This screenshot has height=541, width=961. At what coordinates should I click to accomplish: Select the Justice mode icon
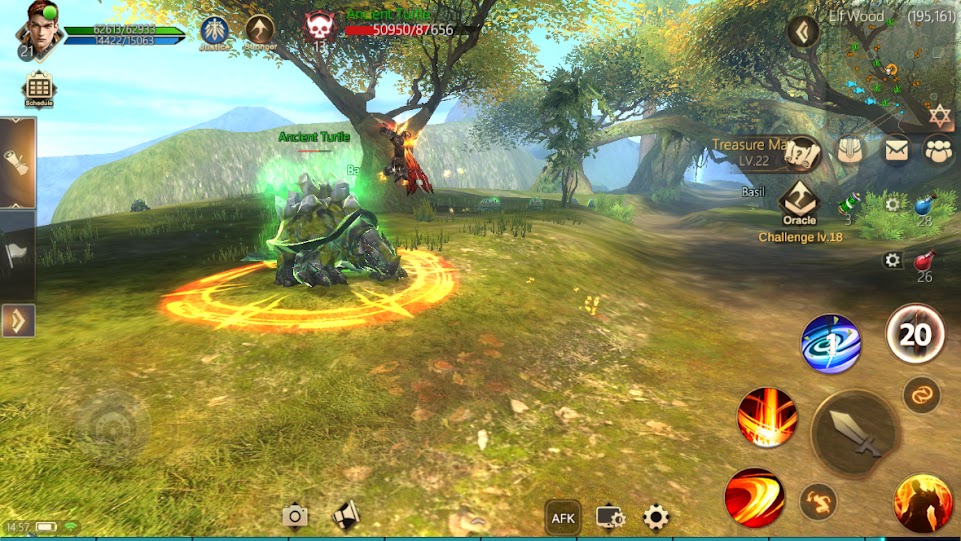pyautogui.click(x=214, y=30)
